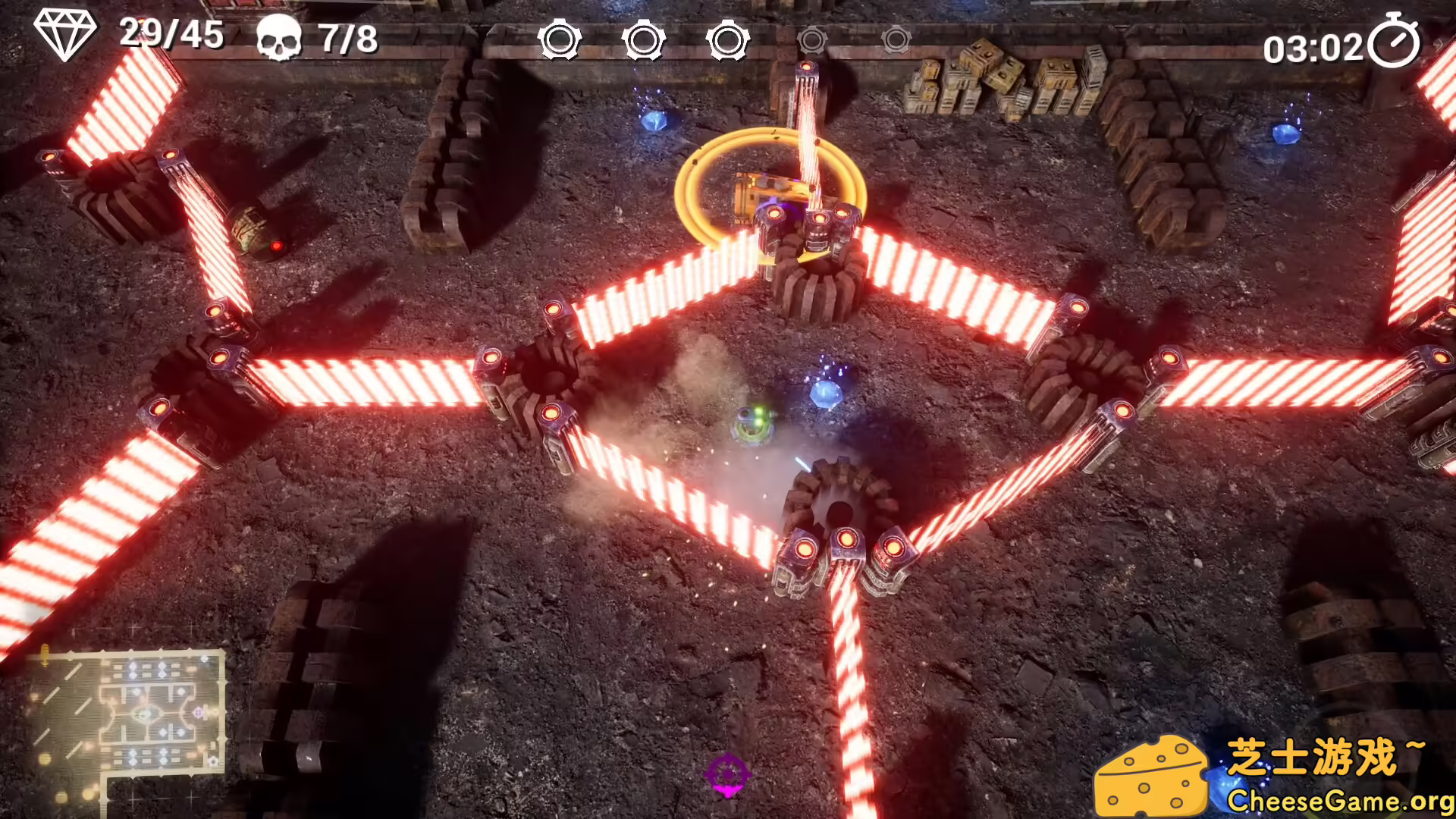Open the 03:02 timer display
This screenshot has height=819, width=1456.
(x=1316, y=47)
